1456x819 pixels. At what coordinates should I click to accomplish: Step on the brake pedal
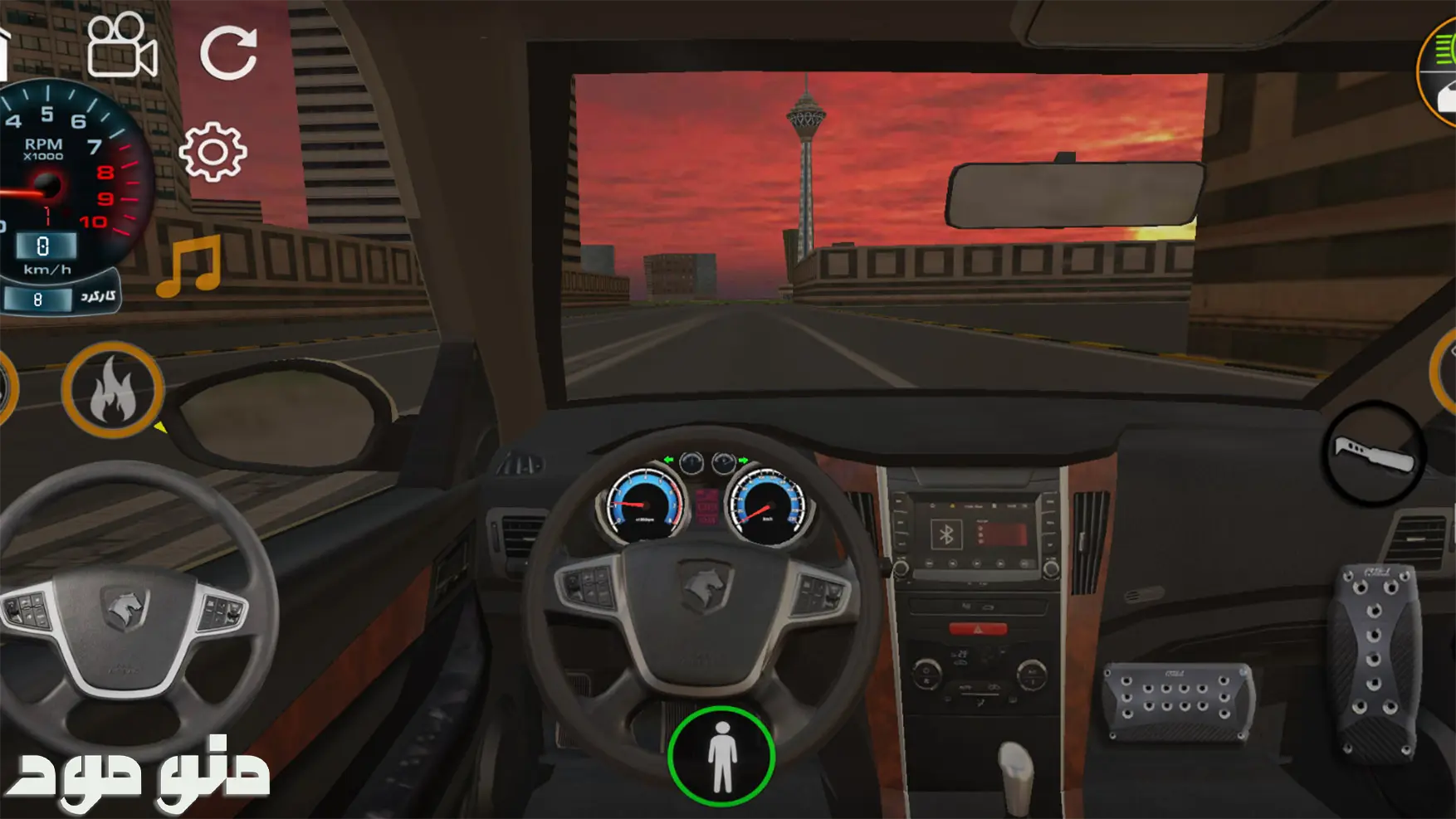pos(1179,701)
